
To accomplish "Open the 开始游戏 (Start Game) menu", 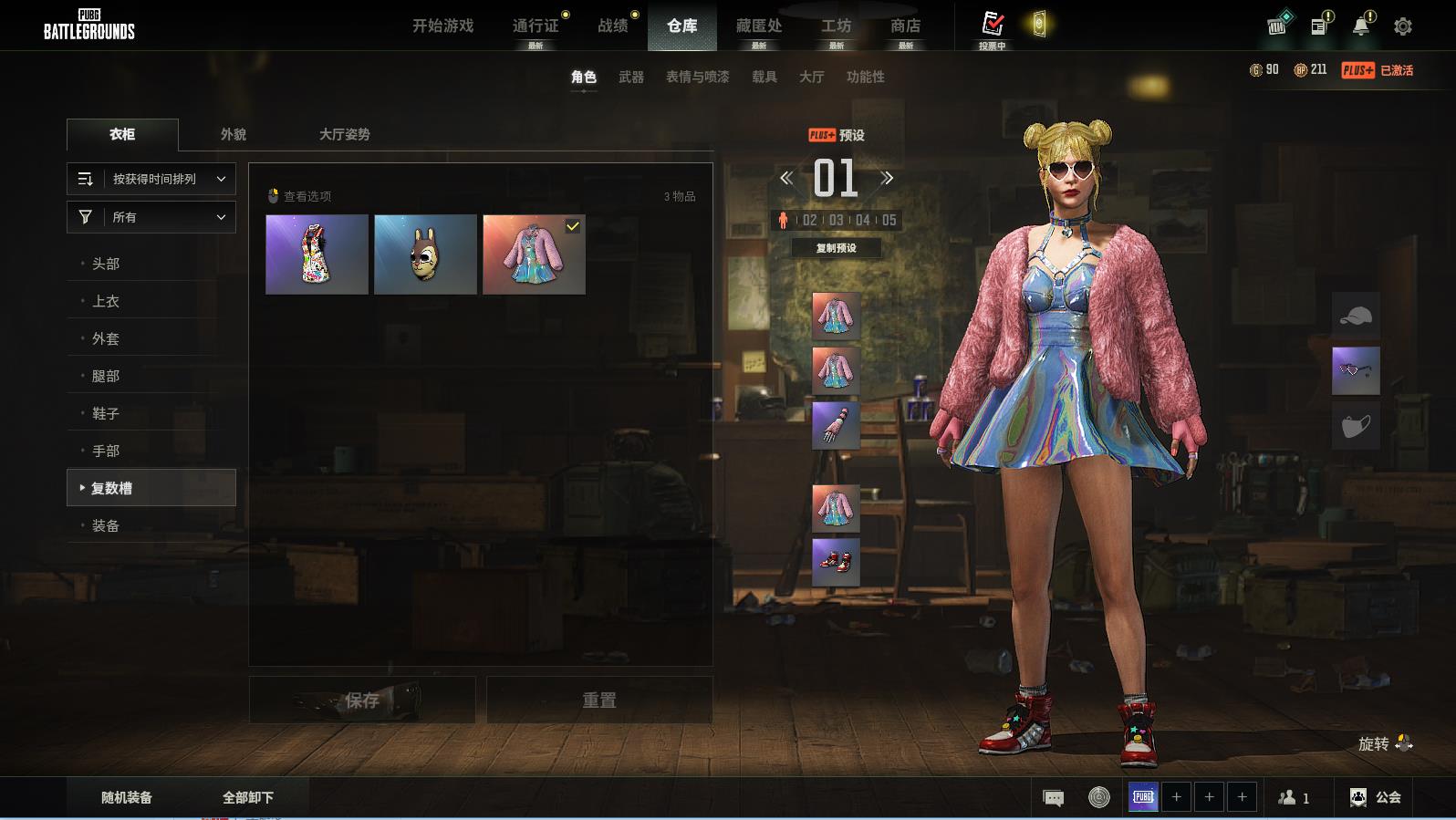I will click(x=442, y=26).
